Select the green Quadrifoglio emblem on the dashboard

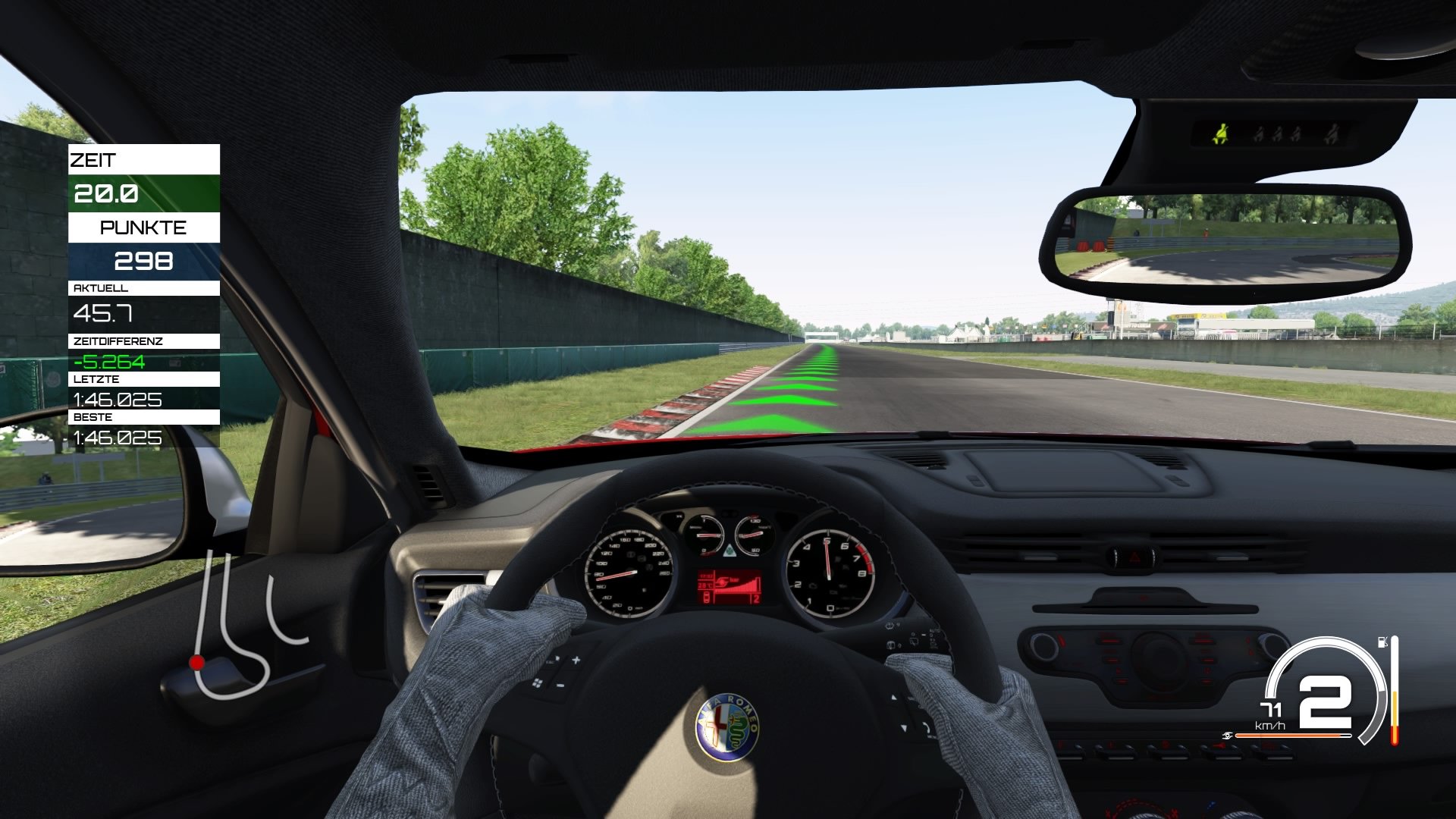[730, 551]
